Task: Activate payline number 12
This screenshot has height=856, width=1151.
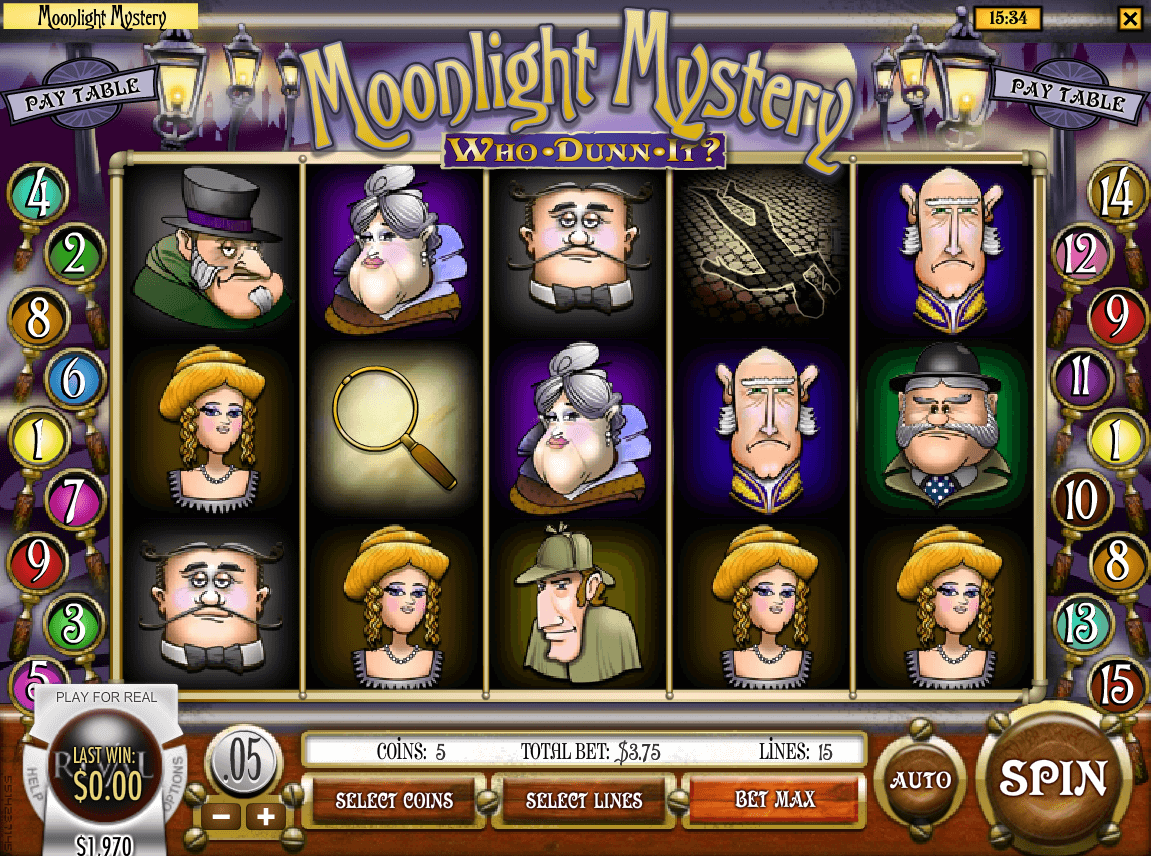Action: click(x=1082, y=255)
